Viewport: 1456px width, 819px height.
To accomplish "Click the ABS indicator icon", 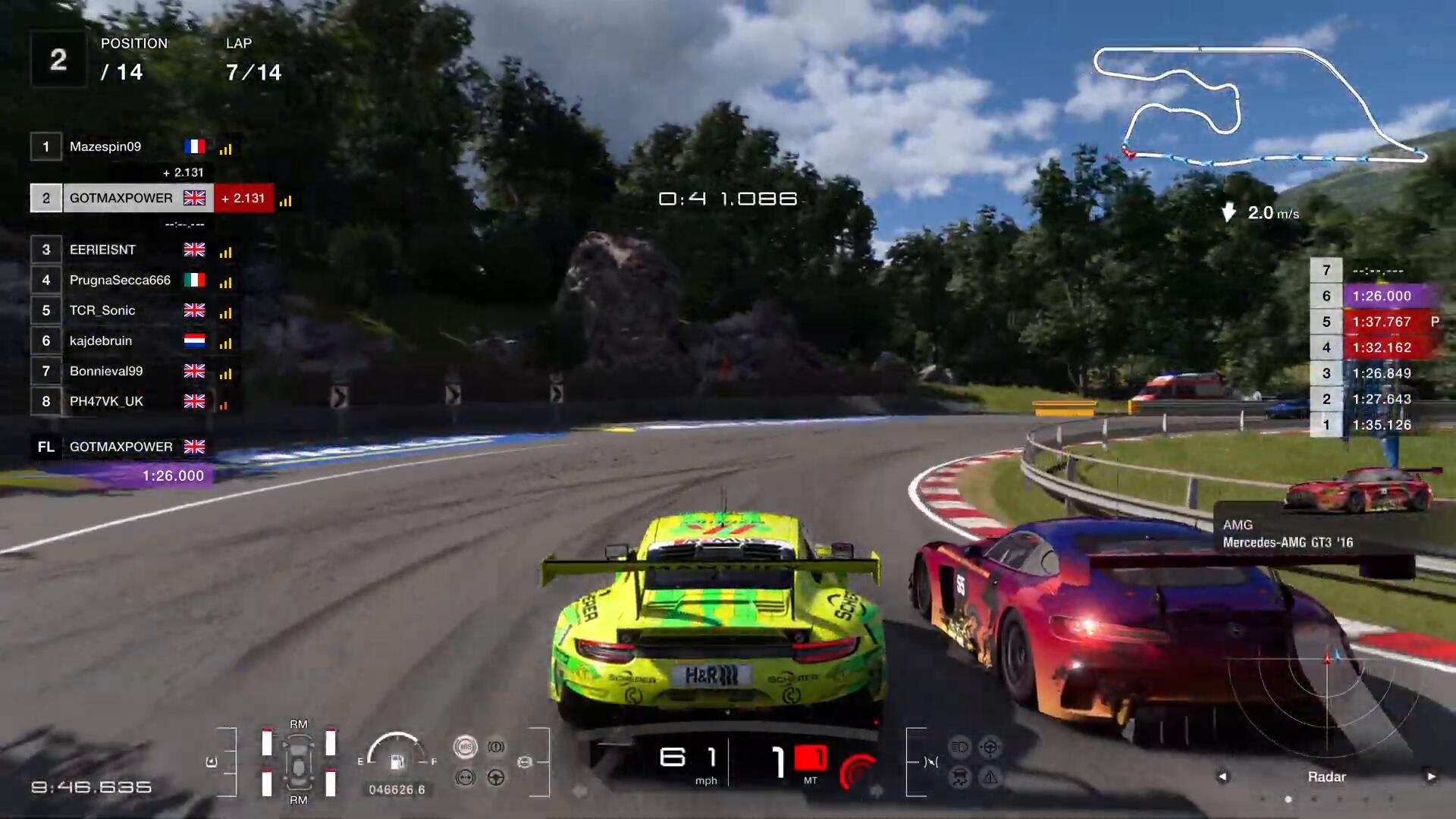I will click(x=465, y=747).
